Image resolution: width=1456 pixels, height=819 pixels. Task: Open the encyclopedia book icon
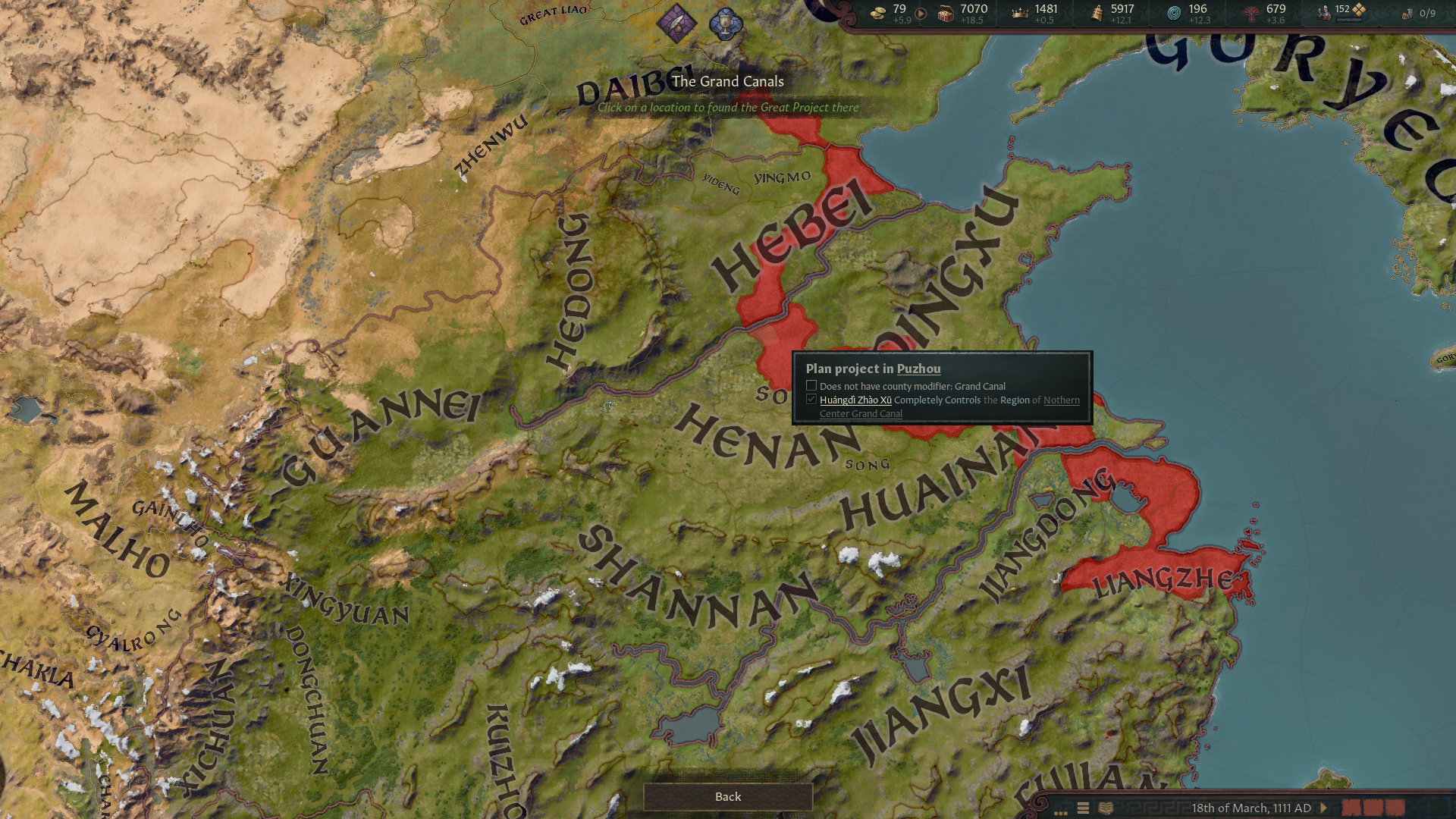click(1107, 808)
